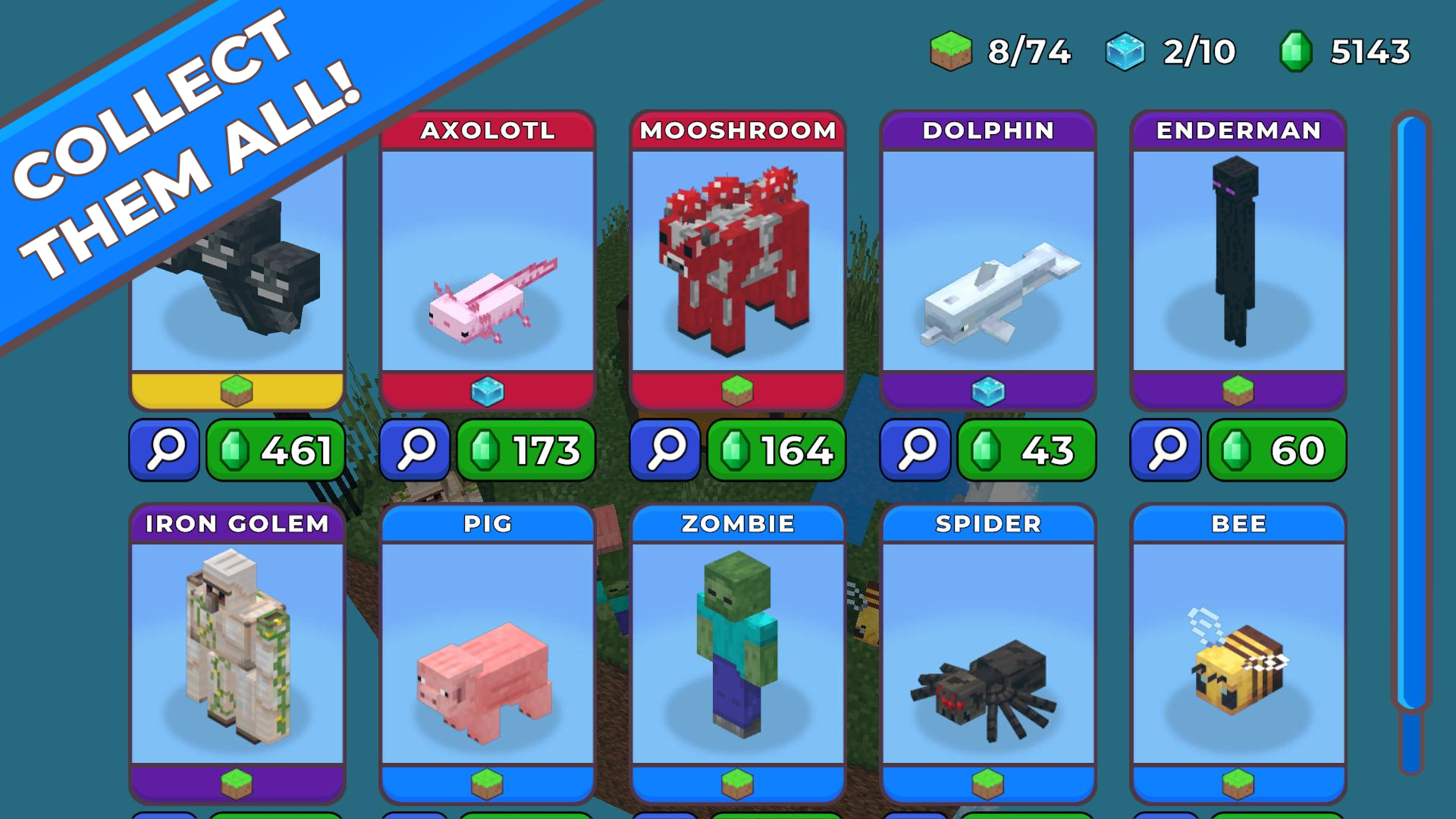The image size is (1456, 819).
Task: Buy the Axolotl for 173 emeralds
Action: (525, 450)
